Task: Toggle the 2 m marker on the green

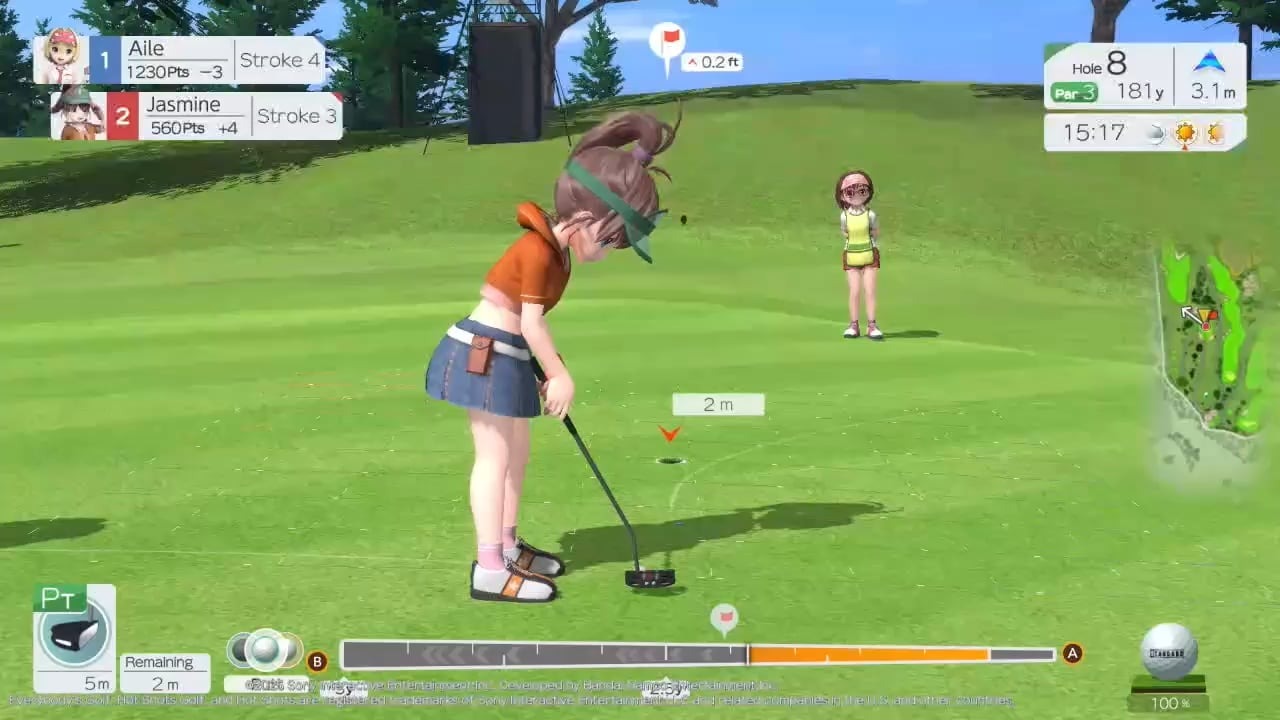Action: [718, 404]
